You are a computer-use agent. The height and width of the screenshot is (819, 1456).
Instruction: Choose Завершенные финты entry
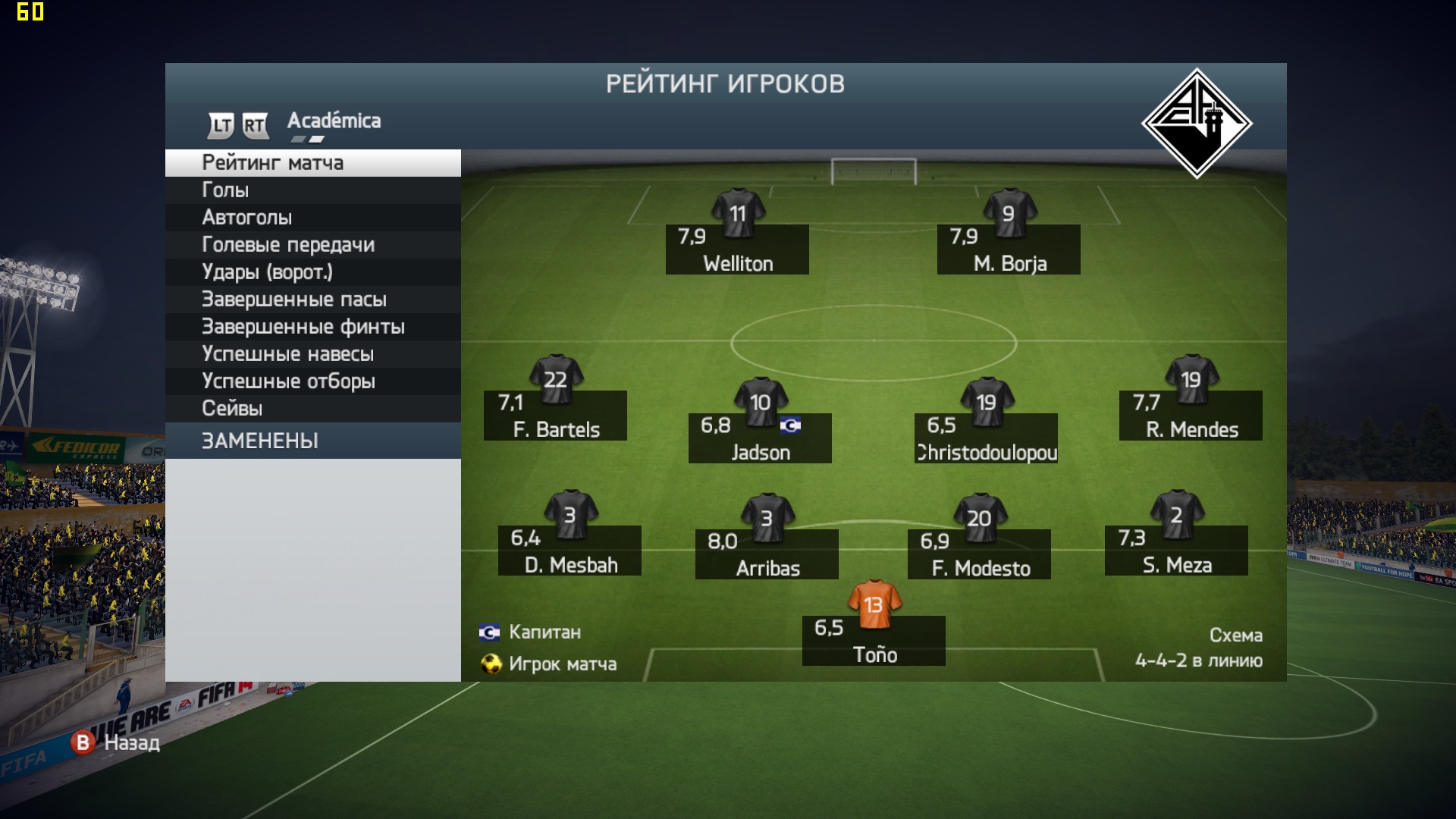coord(312,327)
